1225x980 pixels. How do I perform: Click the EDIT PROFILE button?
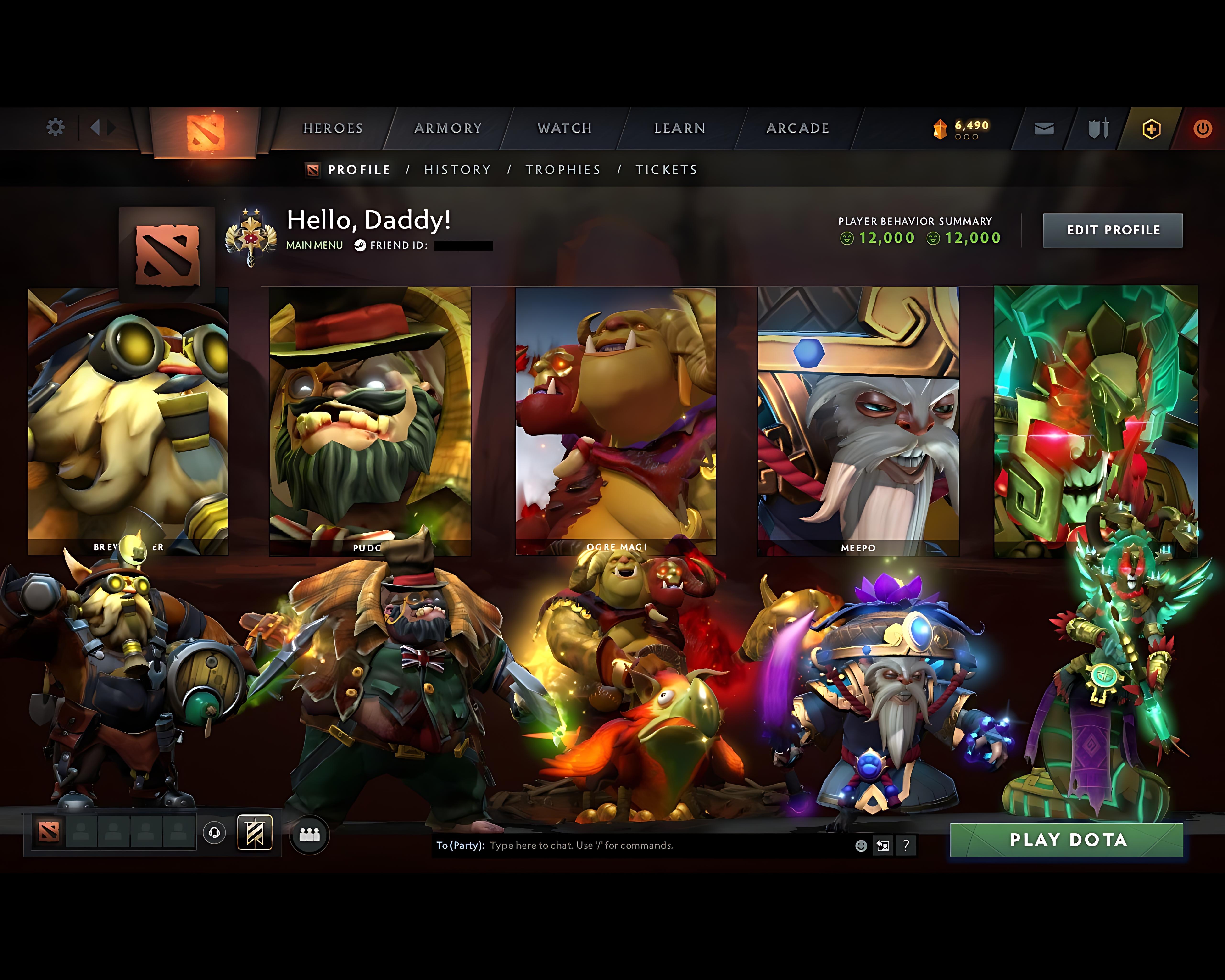pyautogui.click(x=1113, y=229)
